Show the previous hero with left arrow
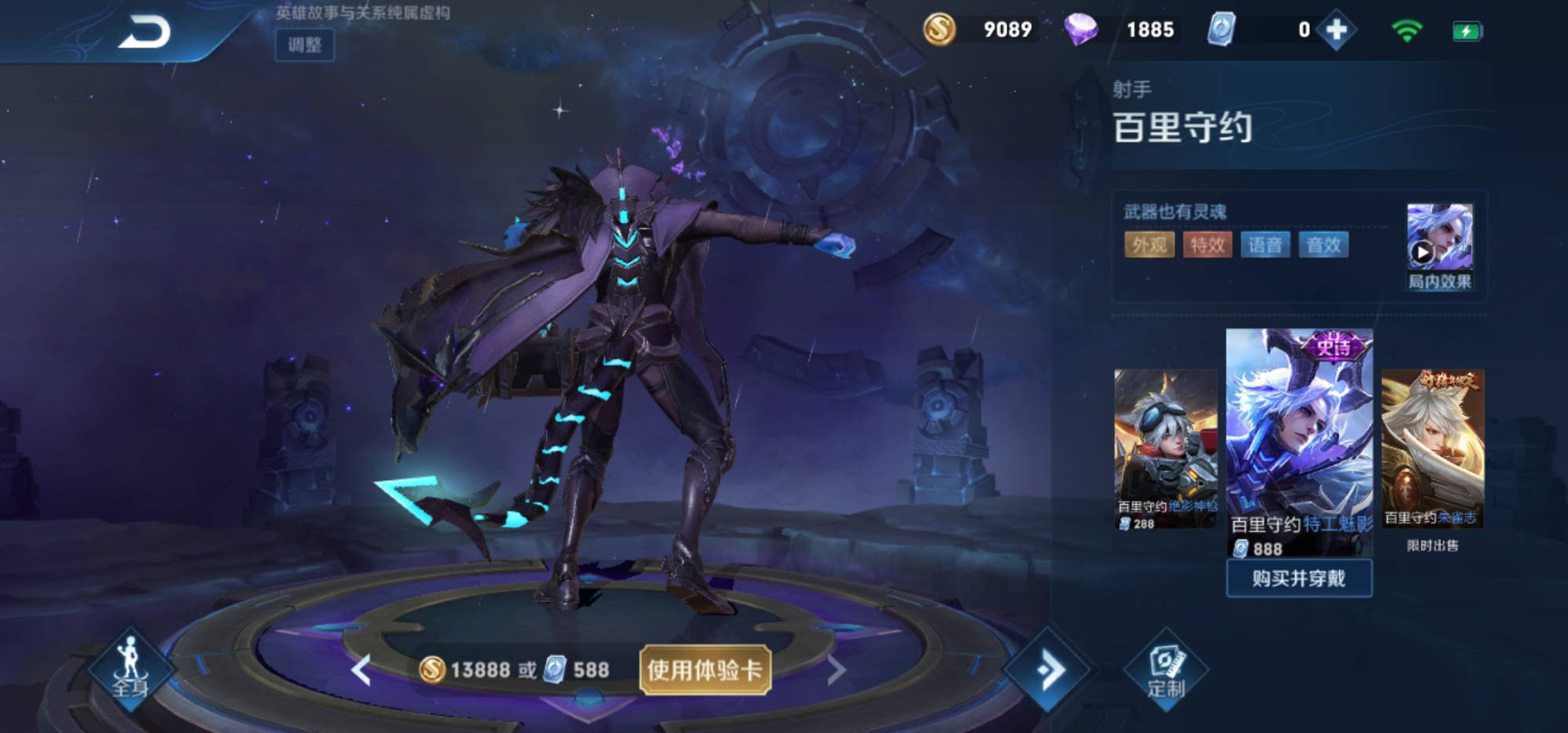 click(361, 670)
